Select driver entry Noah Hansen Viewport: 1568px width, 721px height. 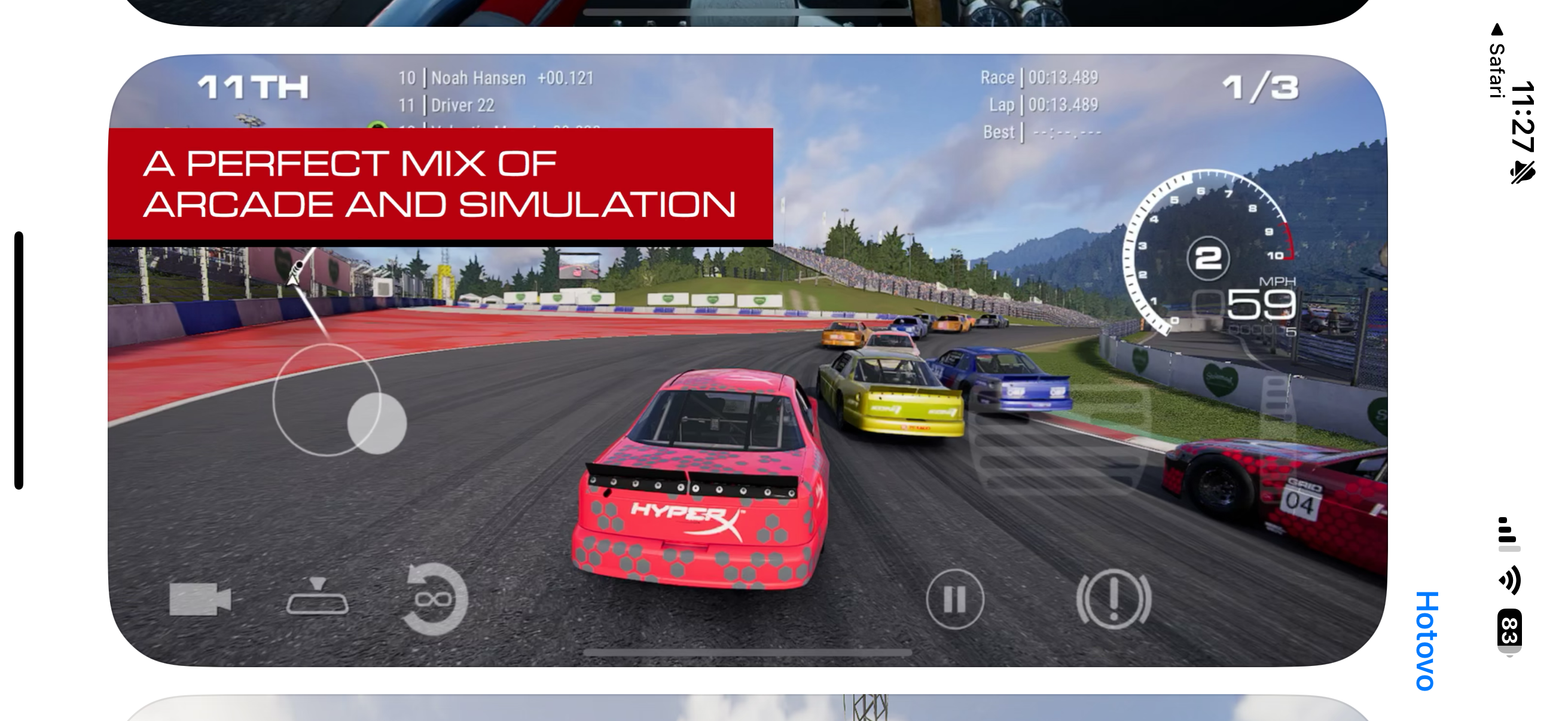click(x=478, y=78)
